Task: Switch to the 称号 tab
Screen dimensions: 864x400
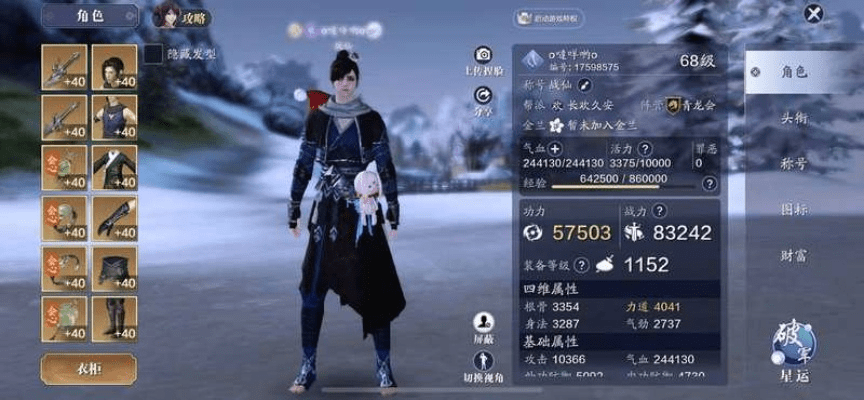Action: (x=794, y=164)
